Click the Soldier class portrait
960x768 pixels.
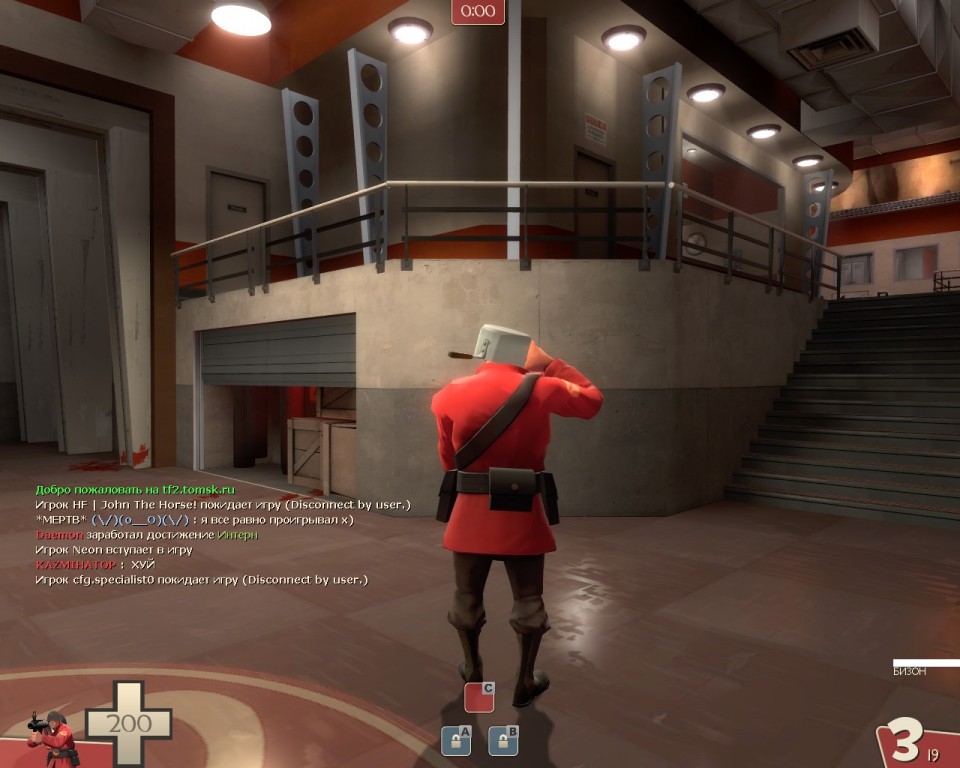coord(54,739)
